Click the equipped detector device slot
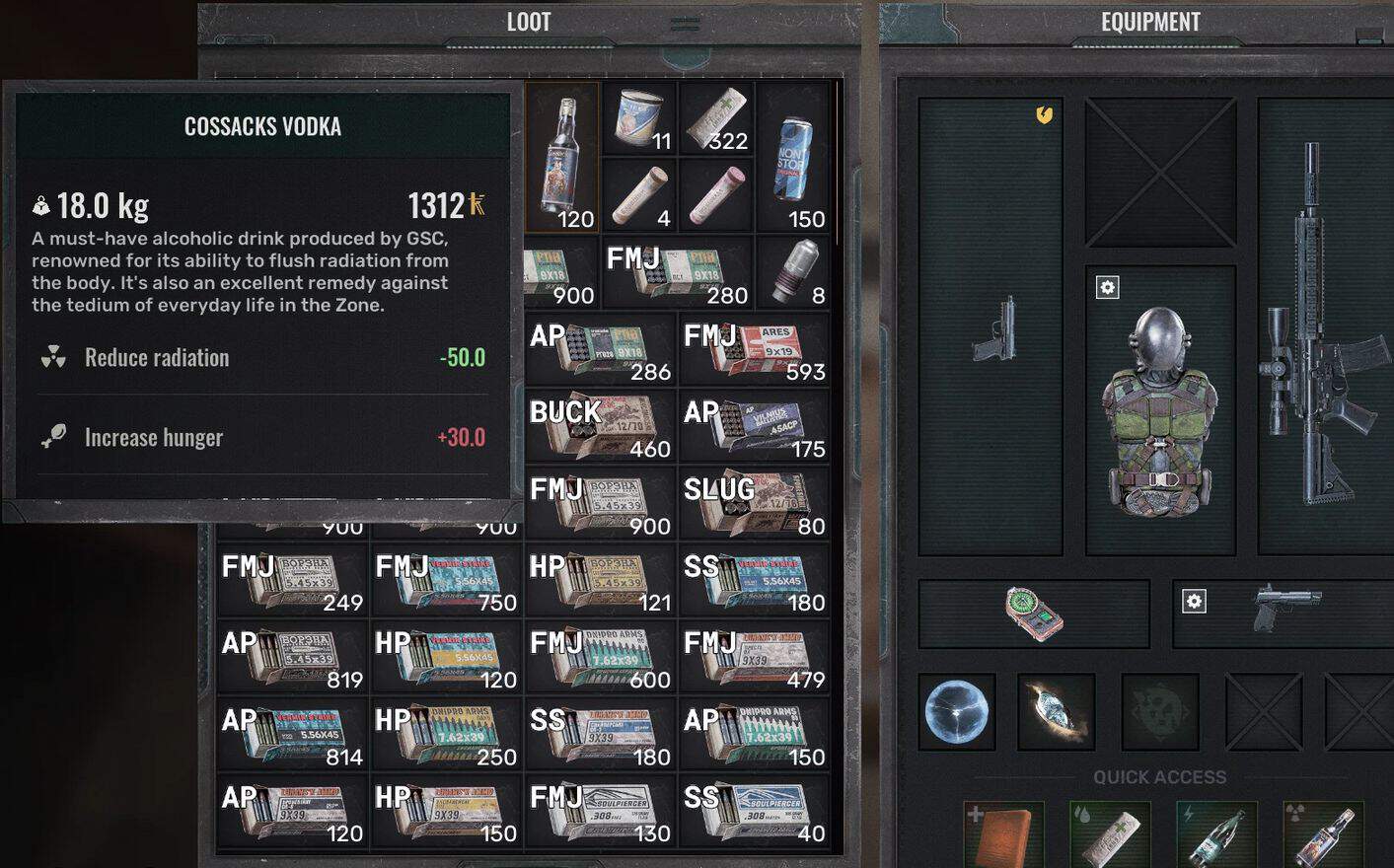This screenshot has width=1394, height=868. pos(1033,613)
